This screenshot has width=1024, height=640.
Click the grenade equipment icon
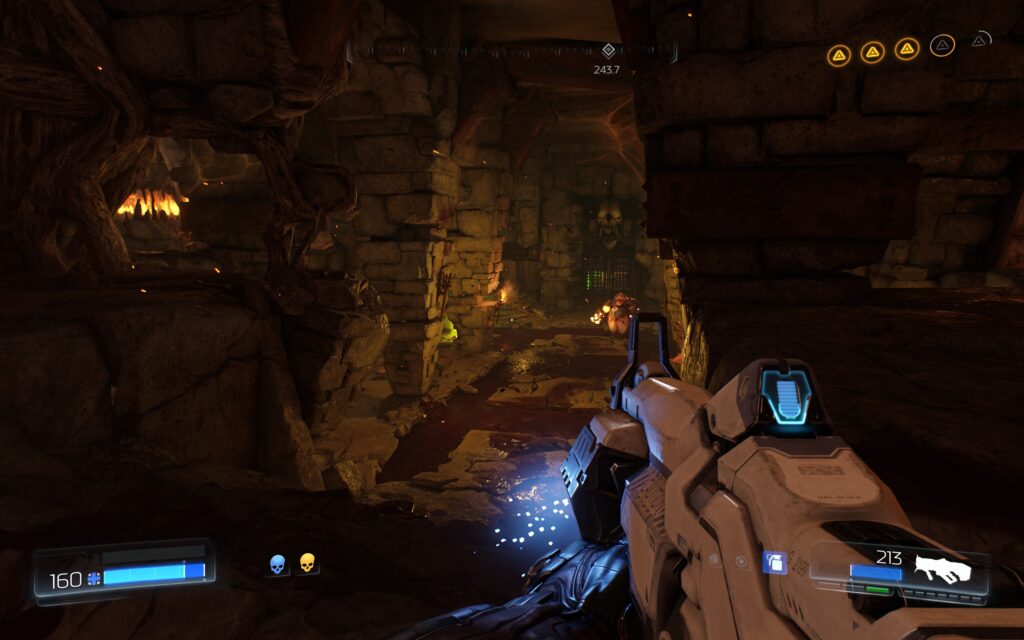pos(773,563)
